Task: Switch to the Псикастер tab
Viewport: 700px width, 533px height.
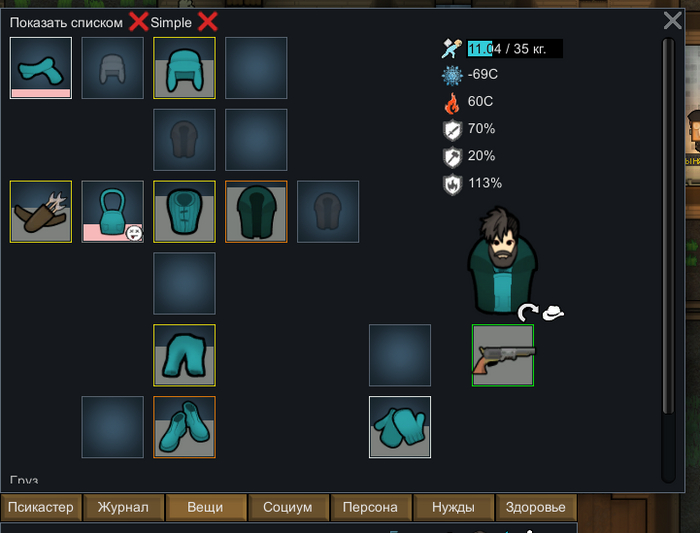Action: click(41, 507)
